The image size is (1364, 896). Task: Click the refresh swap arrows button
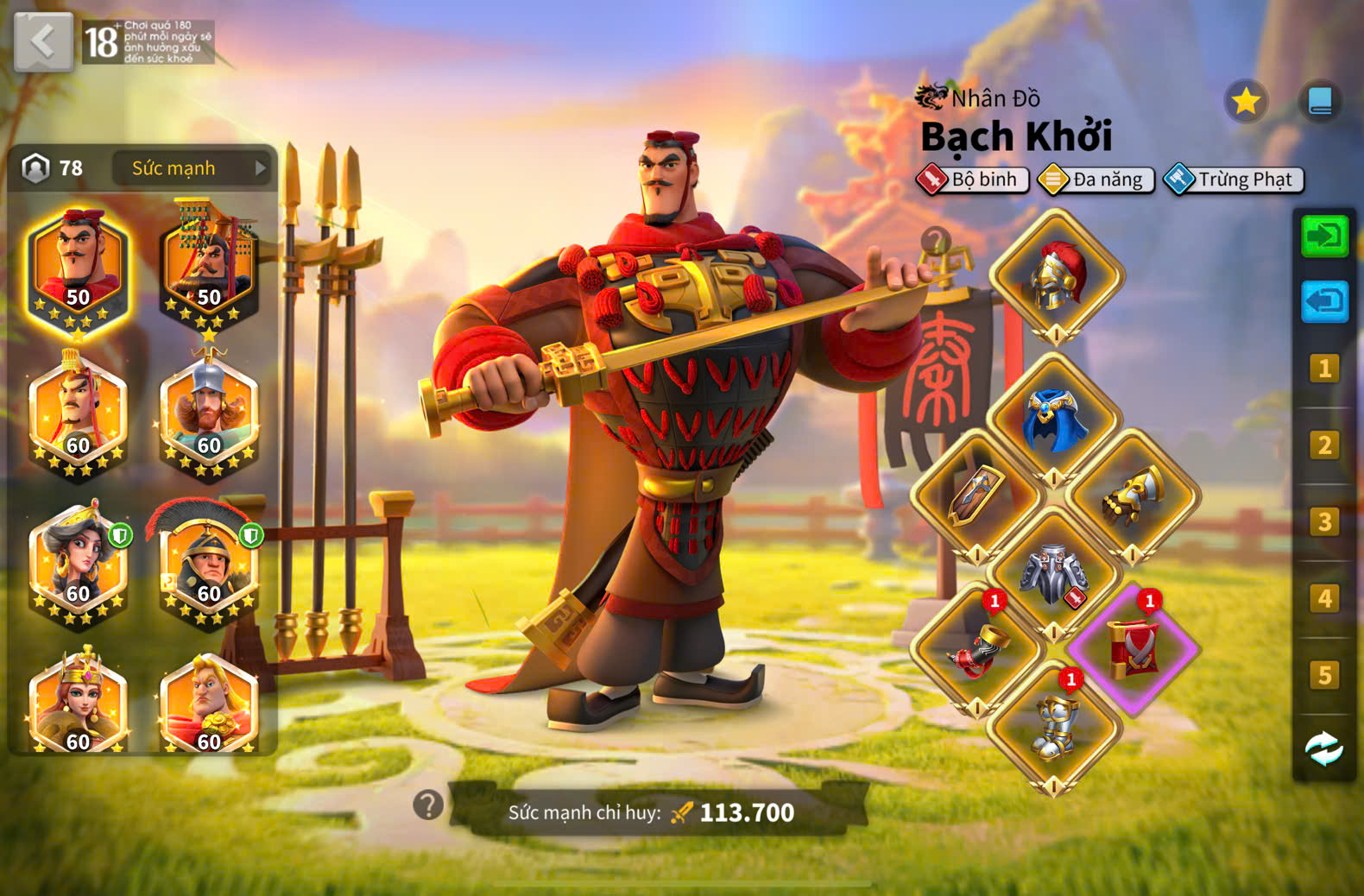tap(1324, 749)
